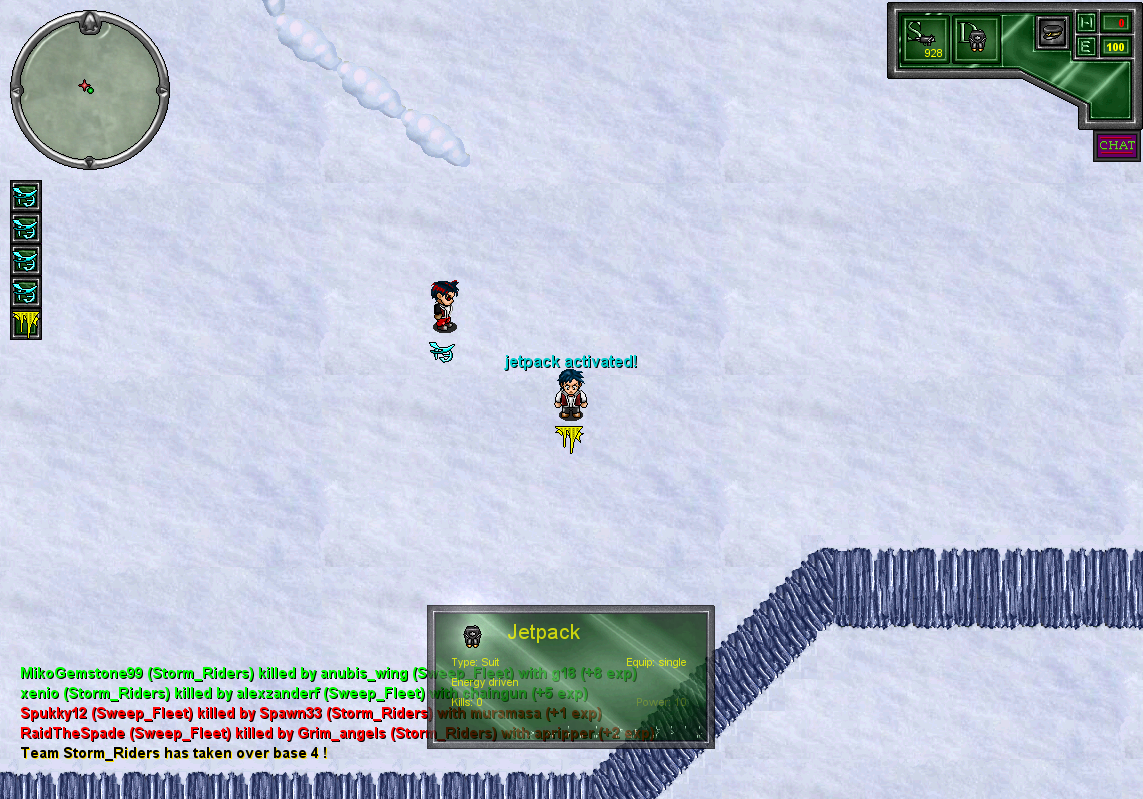Select the D slot jetpack item
The width and height of the screenshot is (1143, 799).
click(x=976, y=40)
